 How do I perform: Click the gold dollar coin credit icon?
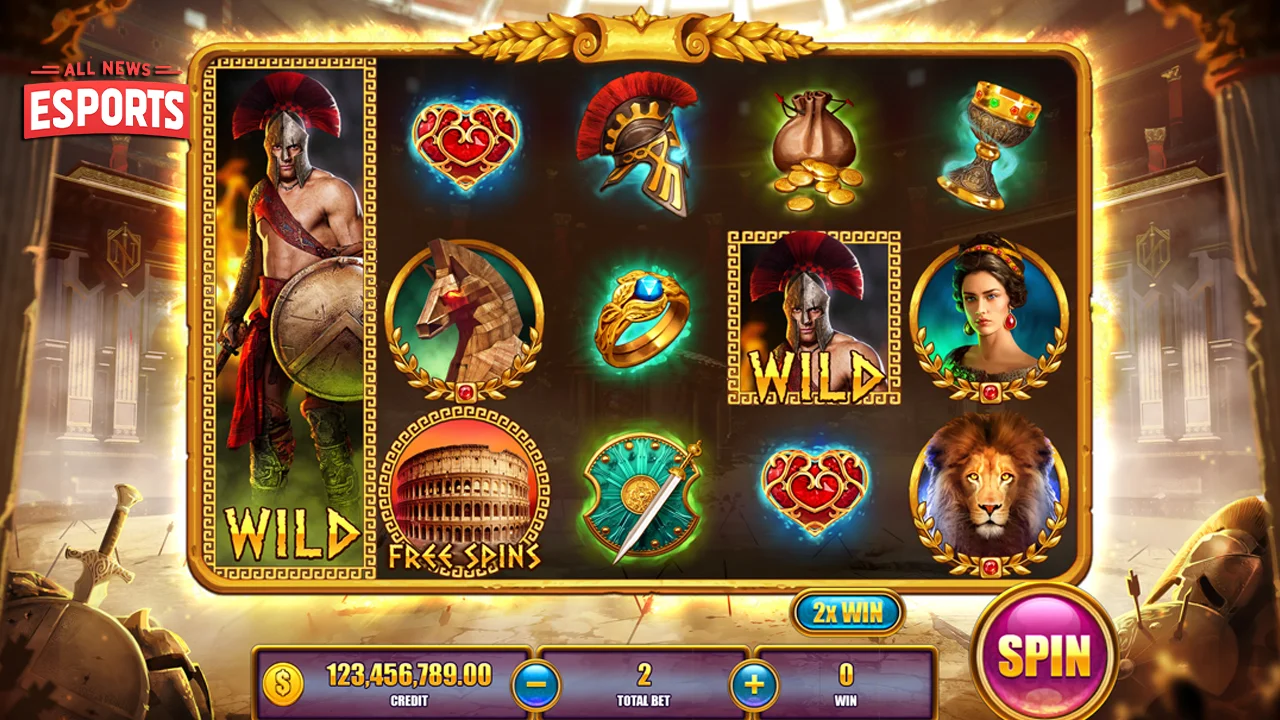(x=283, y=685)
